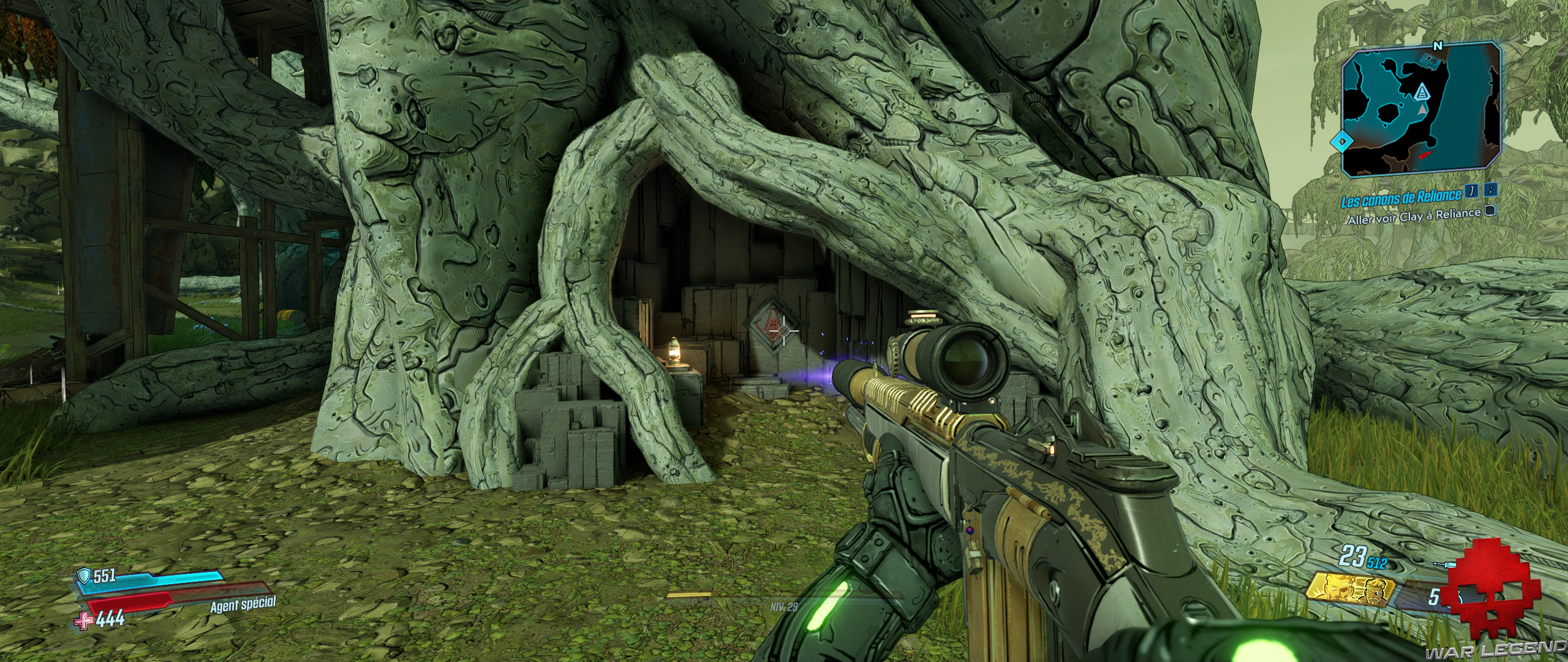Open the minimap in the corner
The width and height of the screenshot is (1568, 662).
pyautogui.click(x=1420, y=107)
